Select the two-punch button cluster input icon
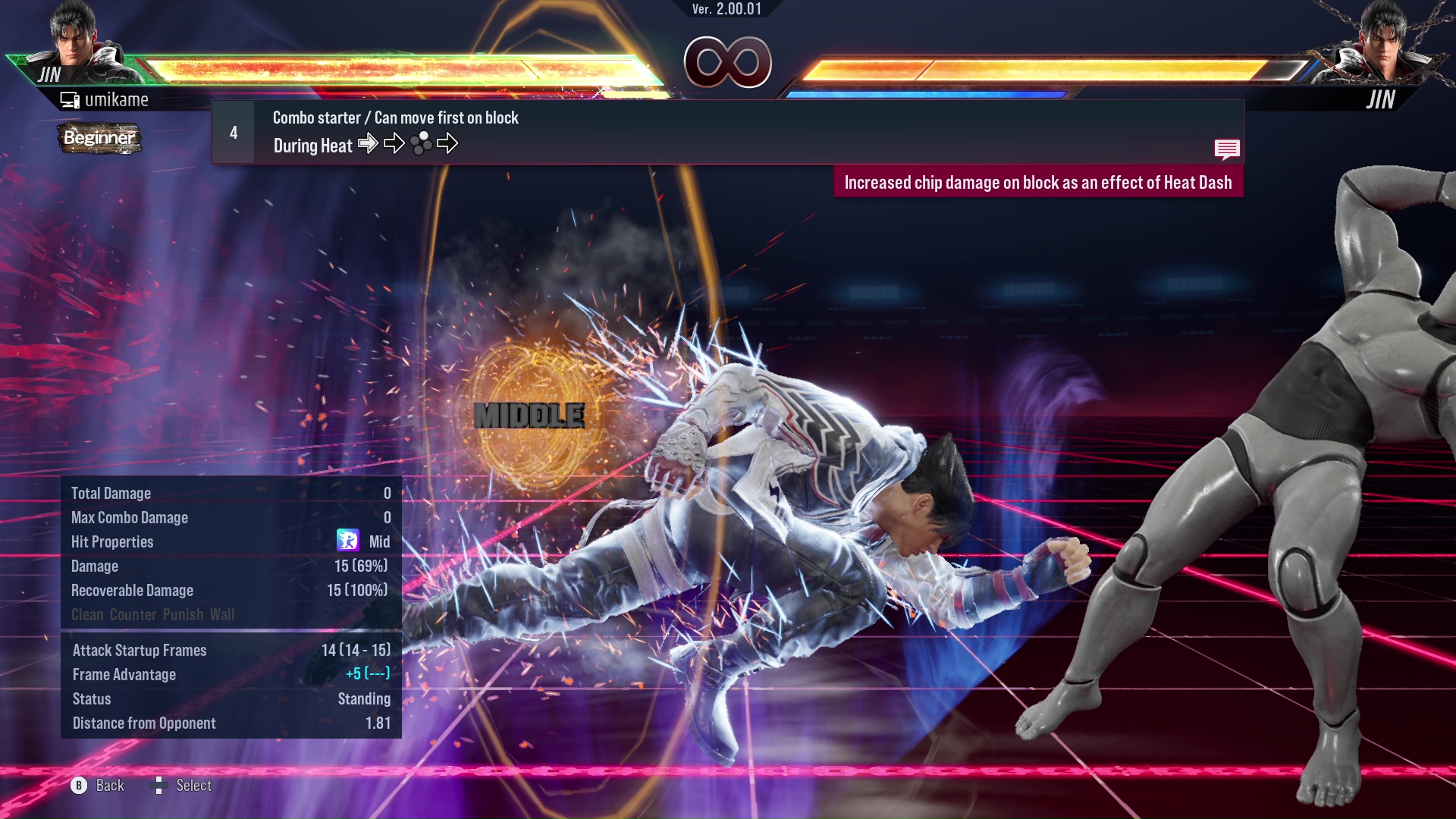The image size is (1456, 819). click(x=421, y=143)
